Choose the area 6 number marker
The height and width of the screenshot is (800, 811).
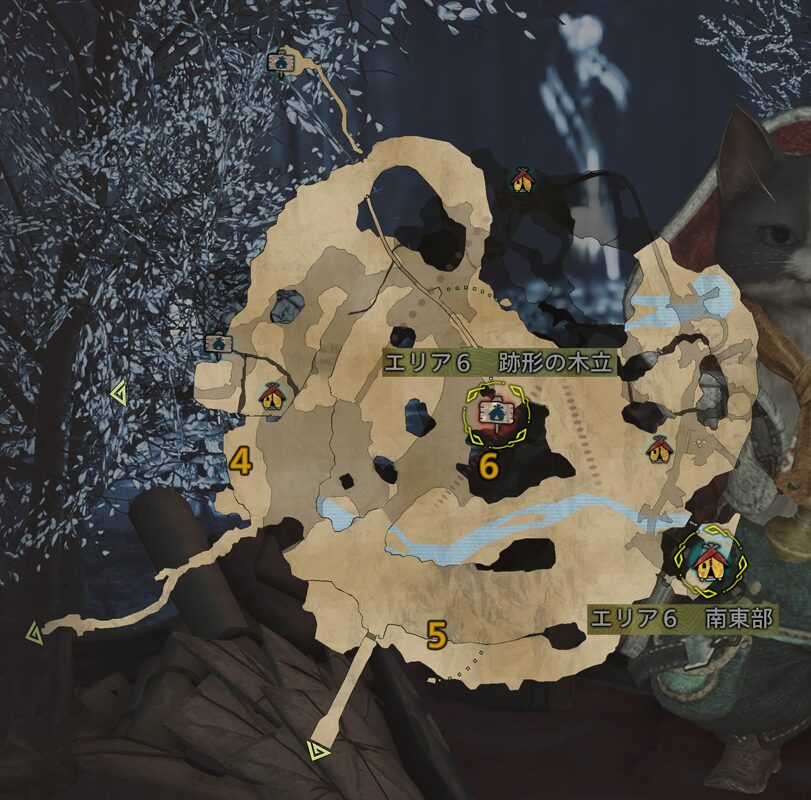point(488,465)
